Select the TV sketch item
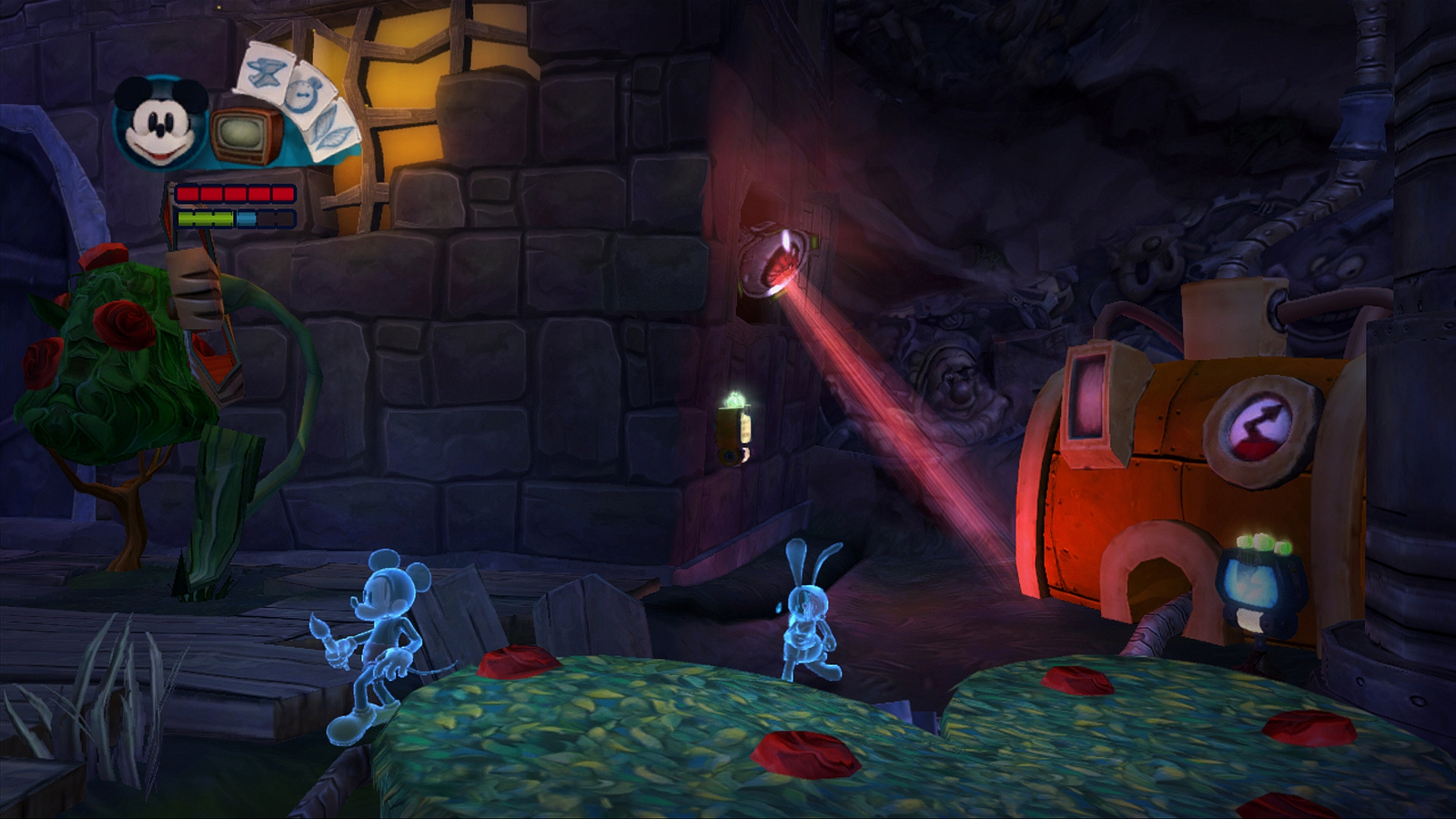 coord(246,136)
